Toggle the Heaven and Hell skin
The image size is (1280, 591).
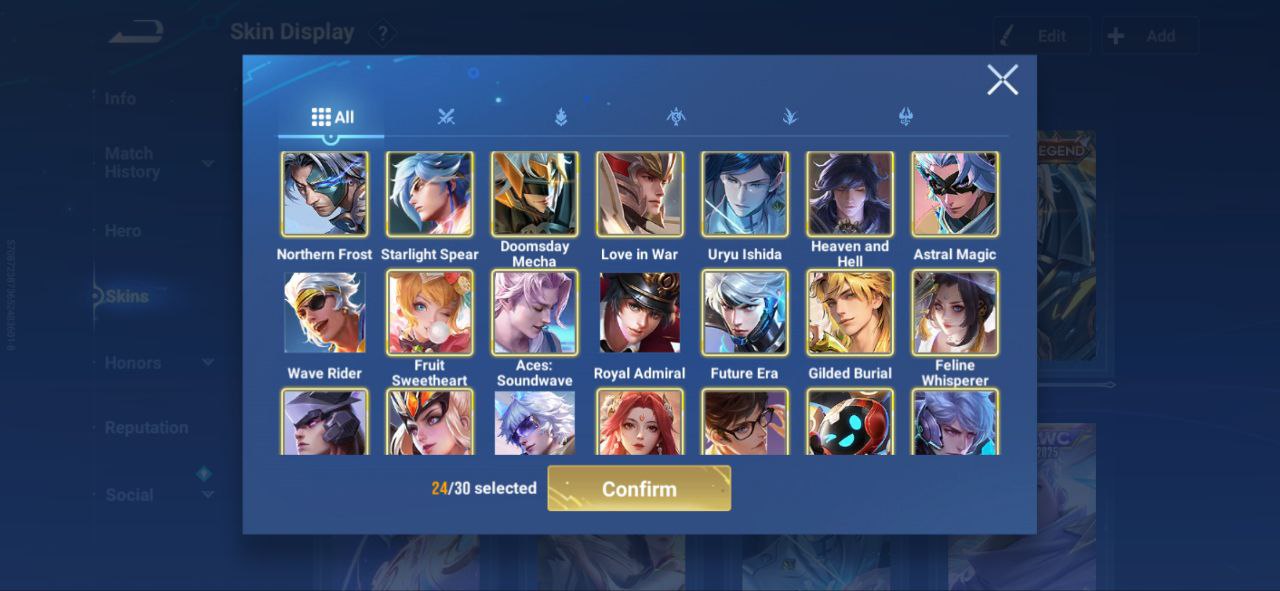[x=850, y=194]
